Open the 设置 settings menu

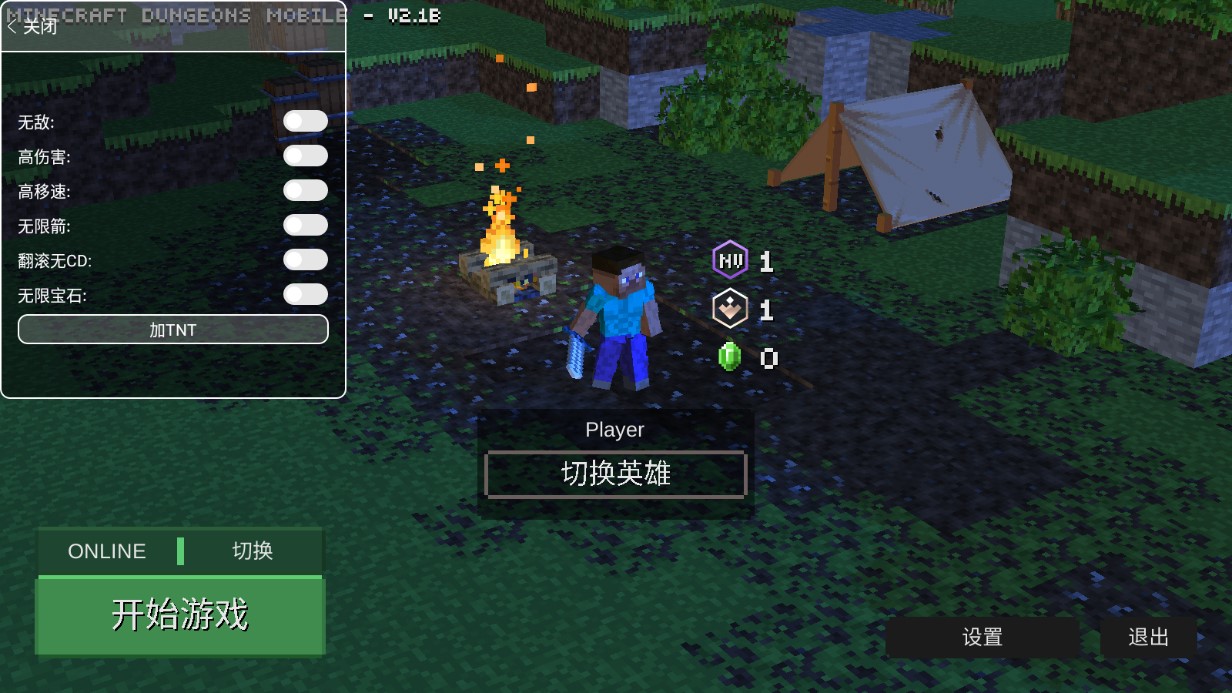pos(982,637)
